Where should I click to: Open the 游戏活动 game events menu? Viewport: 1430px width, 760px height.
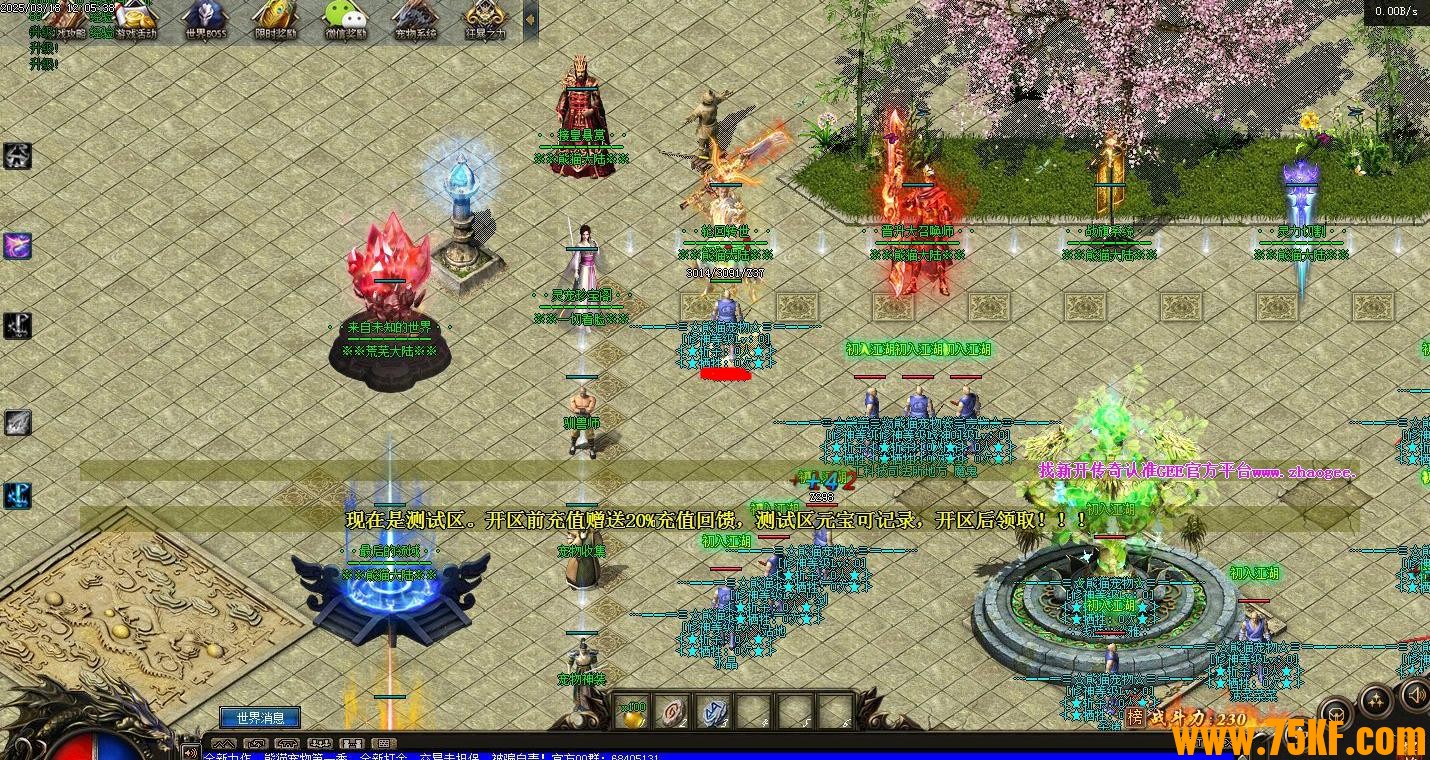click(136, 19)
